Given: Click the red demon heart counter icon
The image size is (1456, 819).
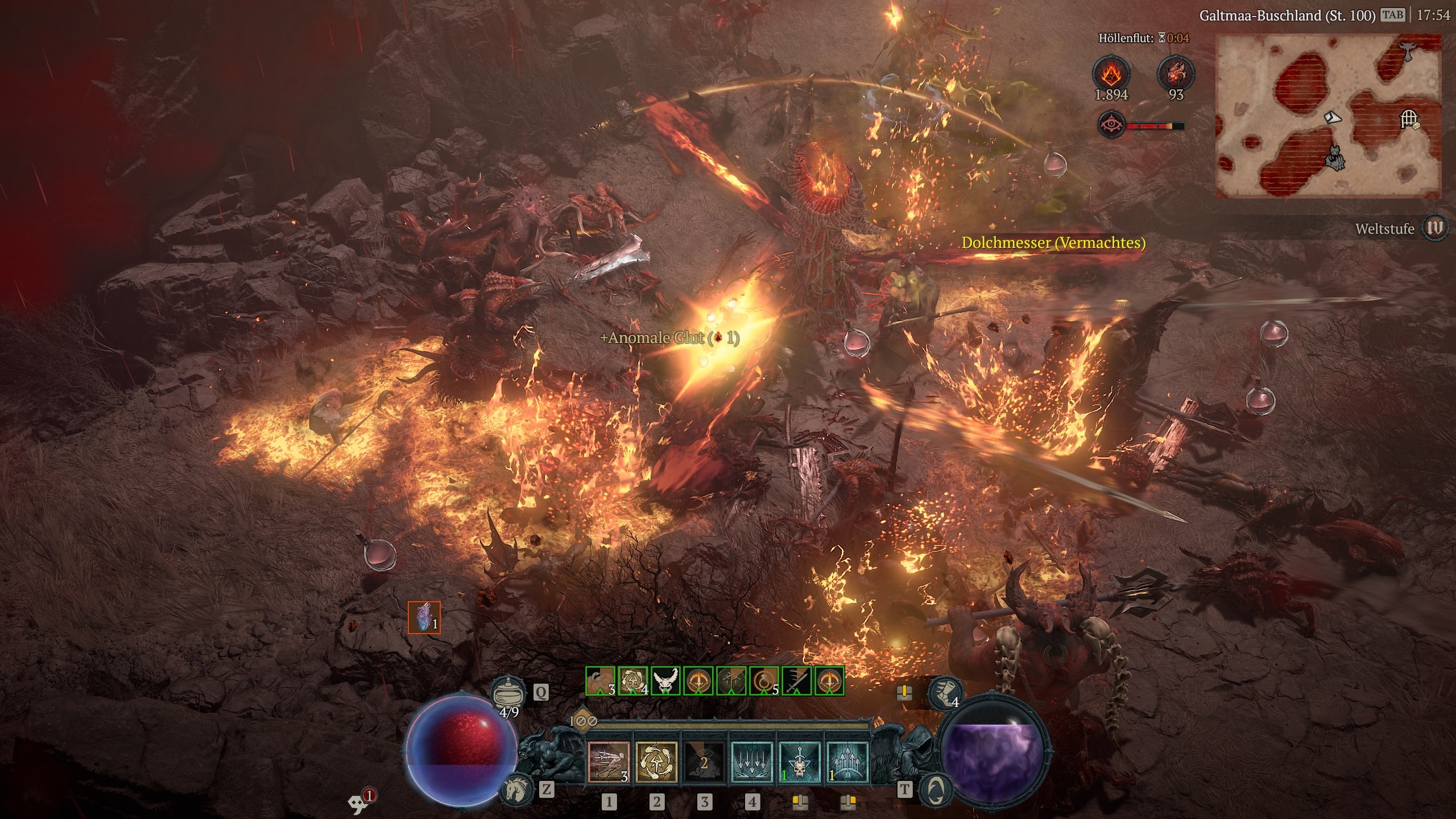Looking at the screenshot, I should point(1176,73).
